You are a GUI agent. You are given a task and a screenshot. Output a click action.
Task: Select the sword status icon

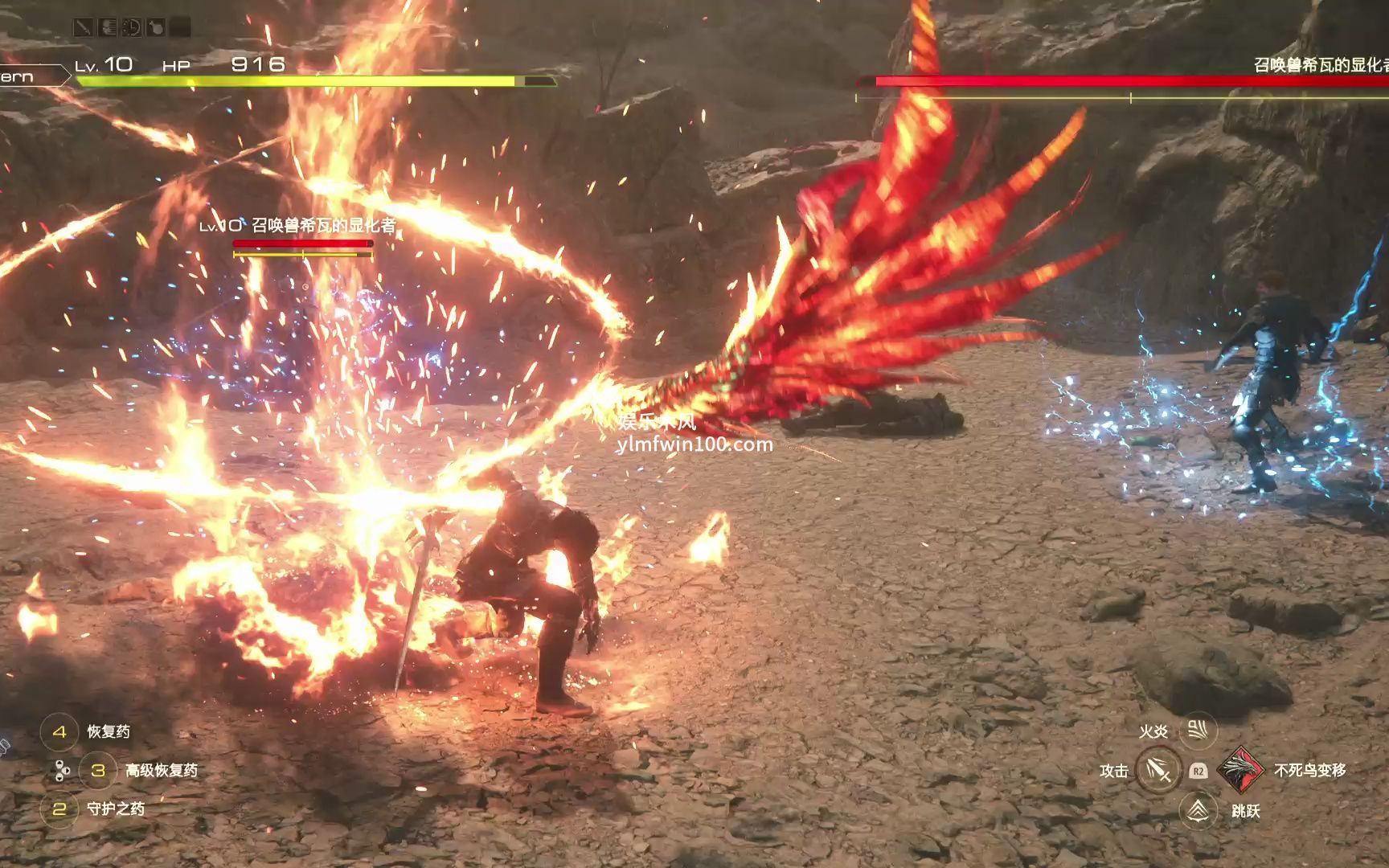(83, 28)
